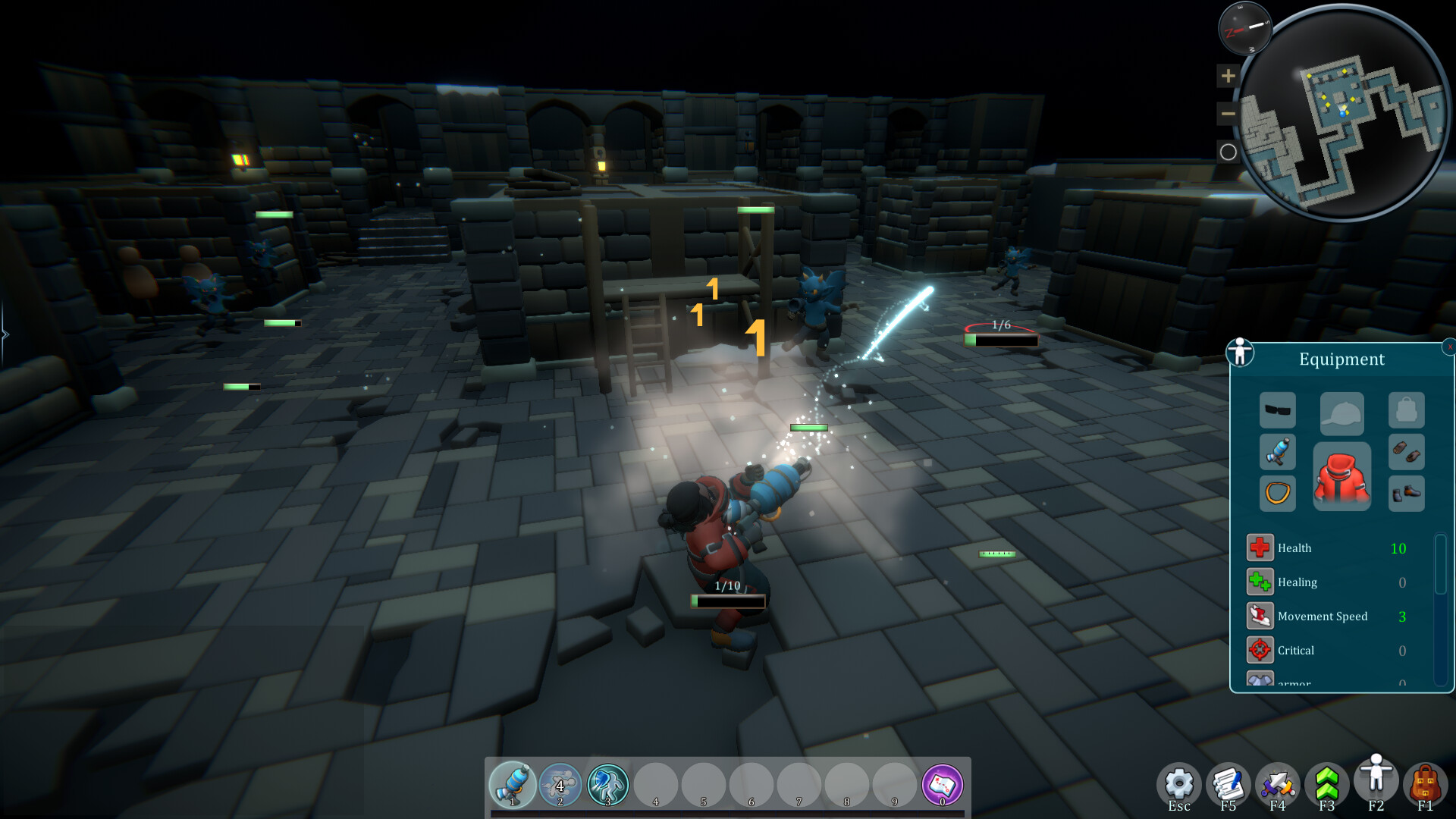Click the necklace slot in the Equipment panel
Viewport: 1456px width, 819px height.
1278,494
